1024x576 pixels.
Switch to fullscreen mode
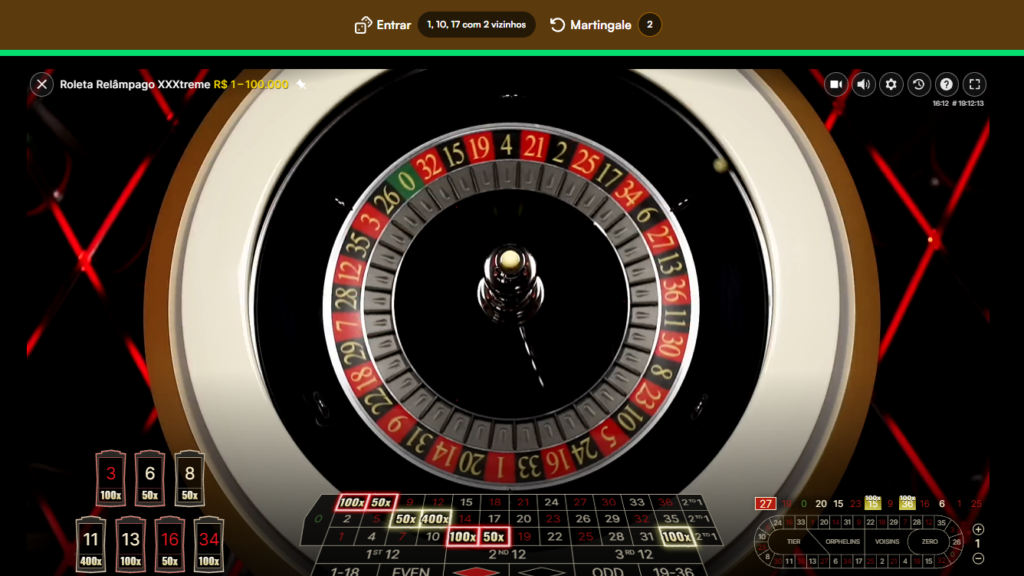pyautogui.click(x=974, y=85)
